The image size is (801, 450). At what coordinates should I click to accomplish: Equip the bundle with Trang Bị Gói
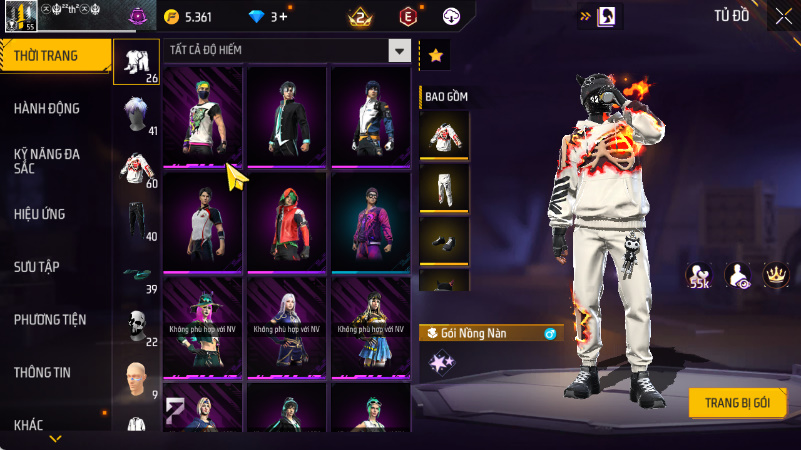point(737,402)
